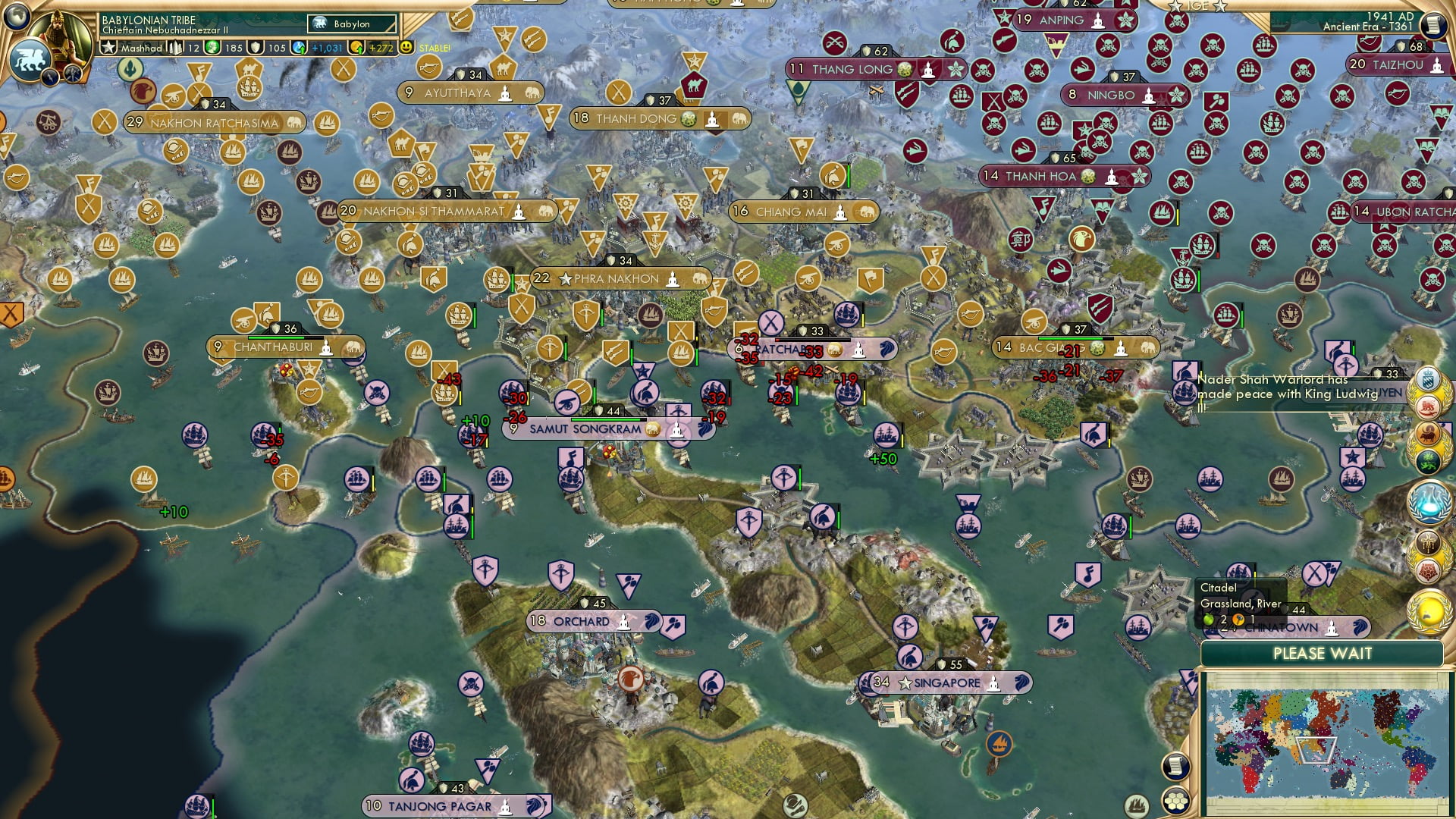Viewport: 1456px width, 819px height.
Task: Click the Bavarian crest diplomacy bubble
Action: [x=1427, y=379]
